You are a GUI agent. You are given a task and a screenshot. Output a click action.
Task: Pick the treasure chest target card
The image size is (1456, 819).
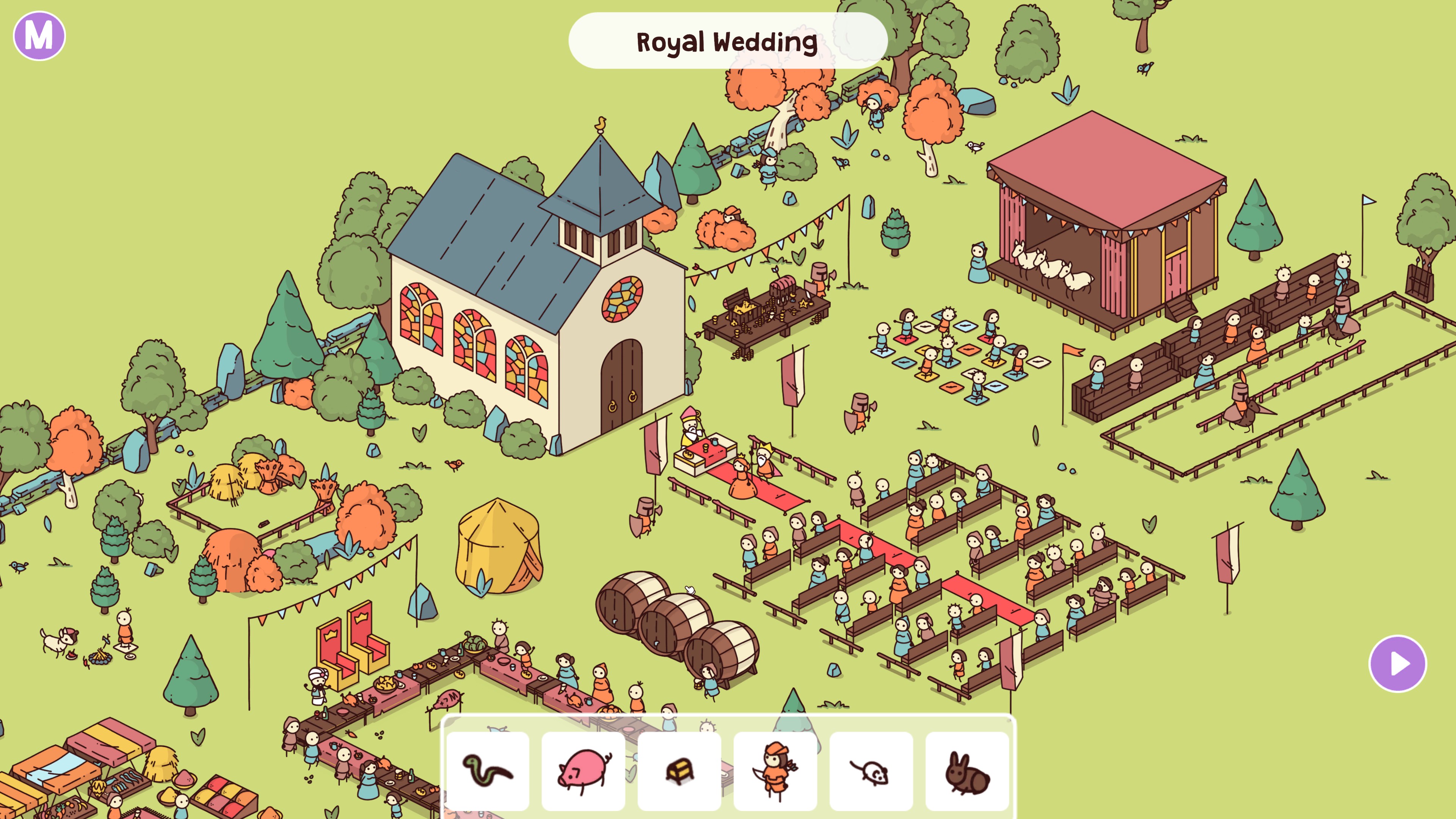[679, 771]
